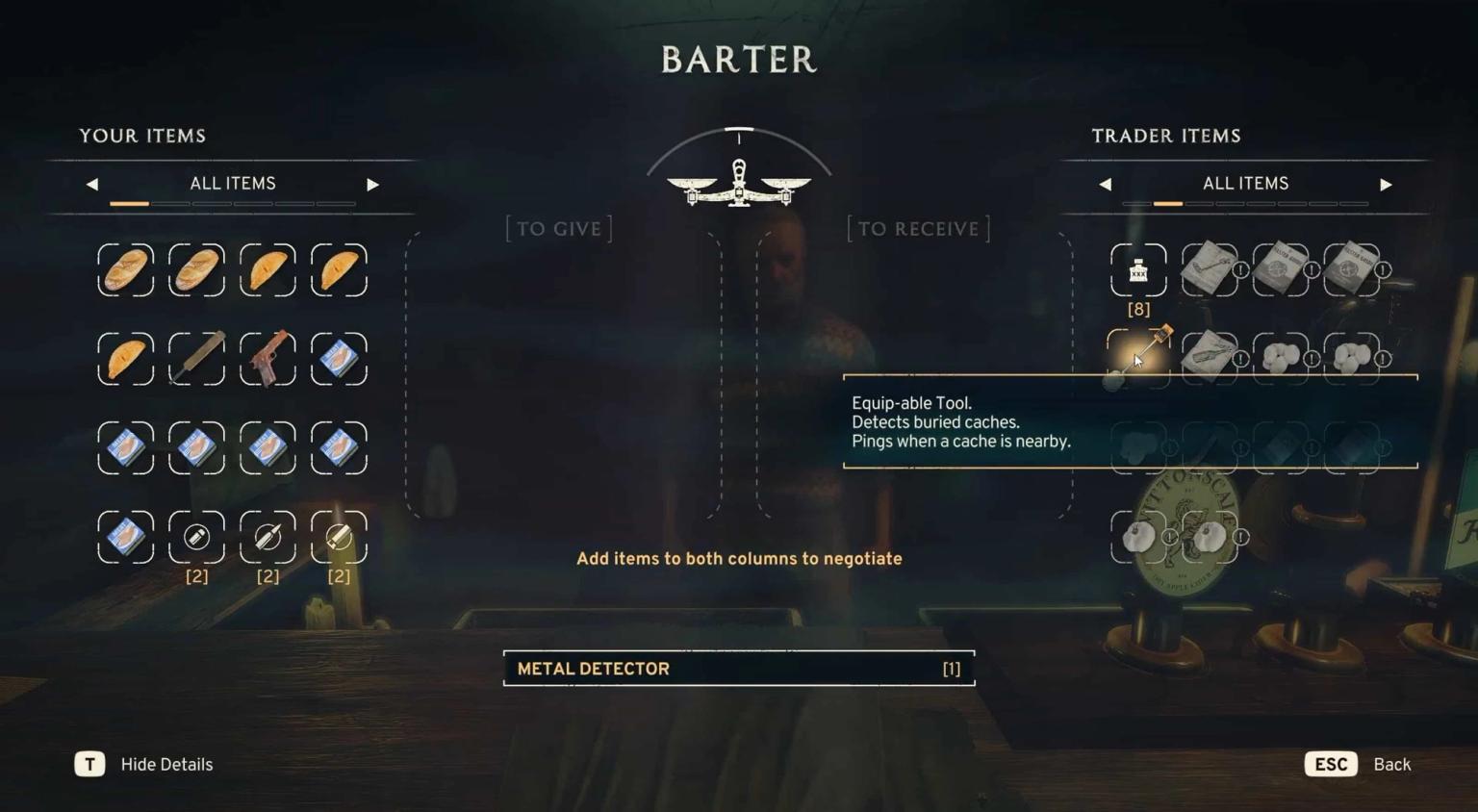This screenshot has height=812, width=1478.
Task: Select a pasty from your items
Action: (268, 270)
